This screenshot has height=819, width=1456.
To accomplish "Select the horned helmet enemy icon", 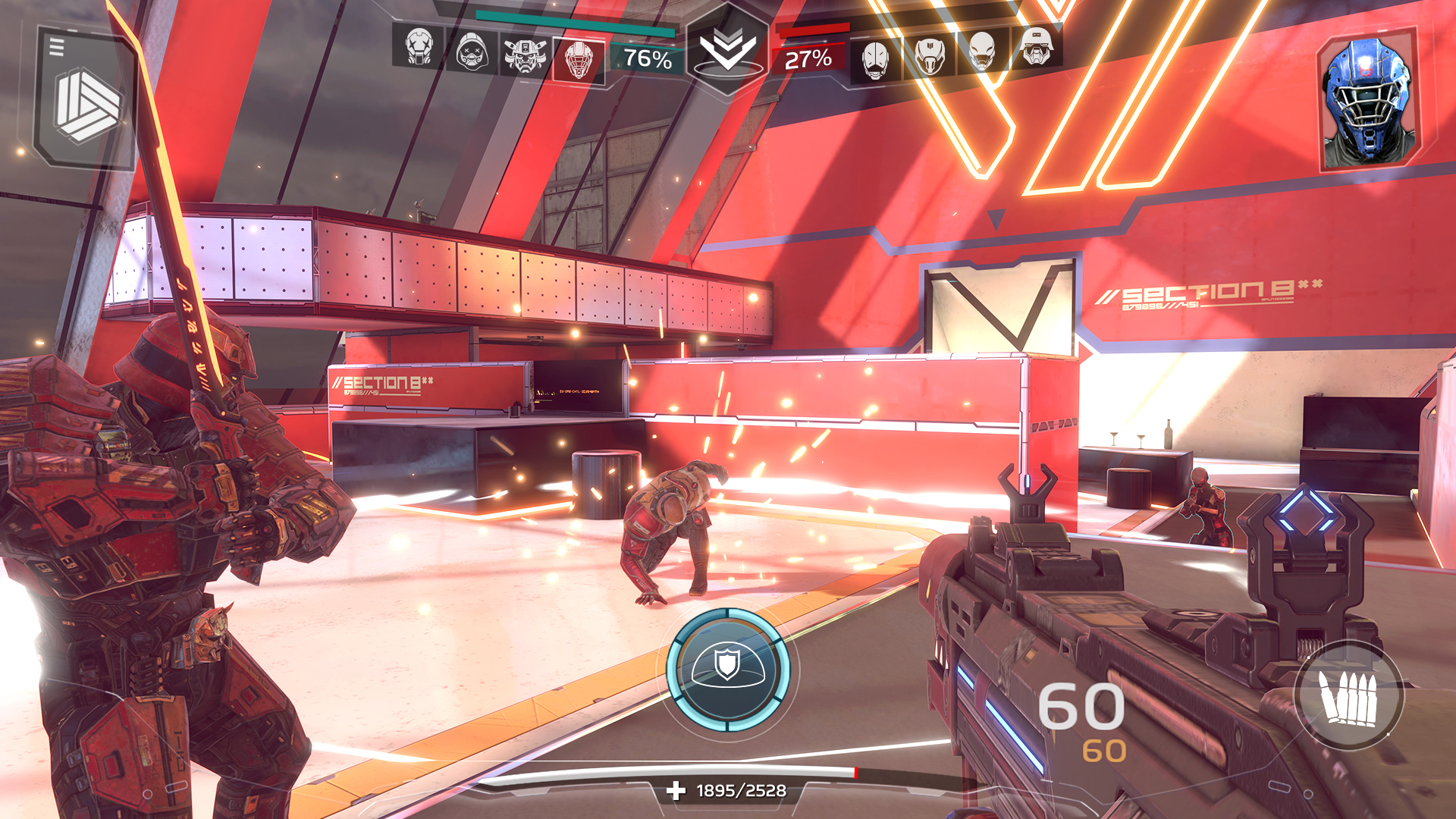I will (929, 53).
